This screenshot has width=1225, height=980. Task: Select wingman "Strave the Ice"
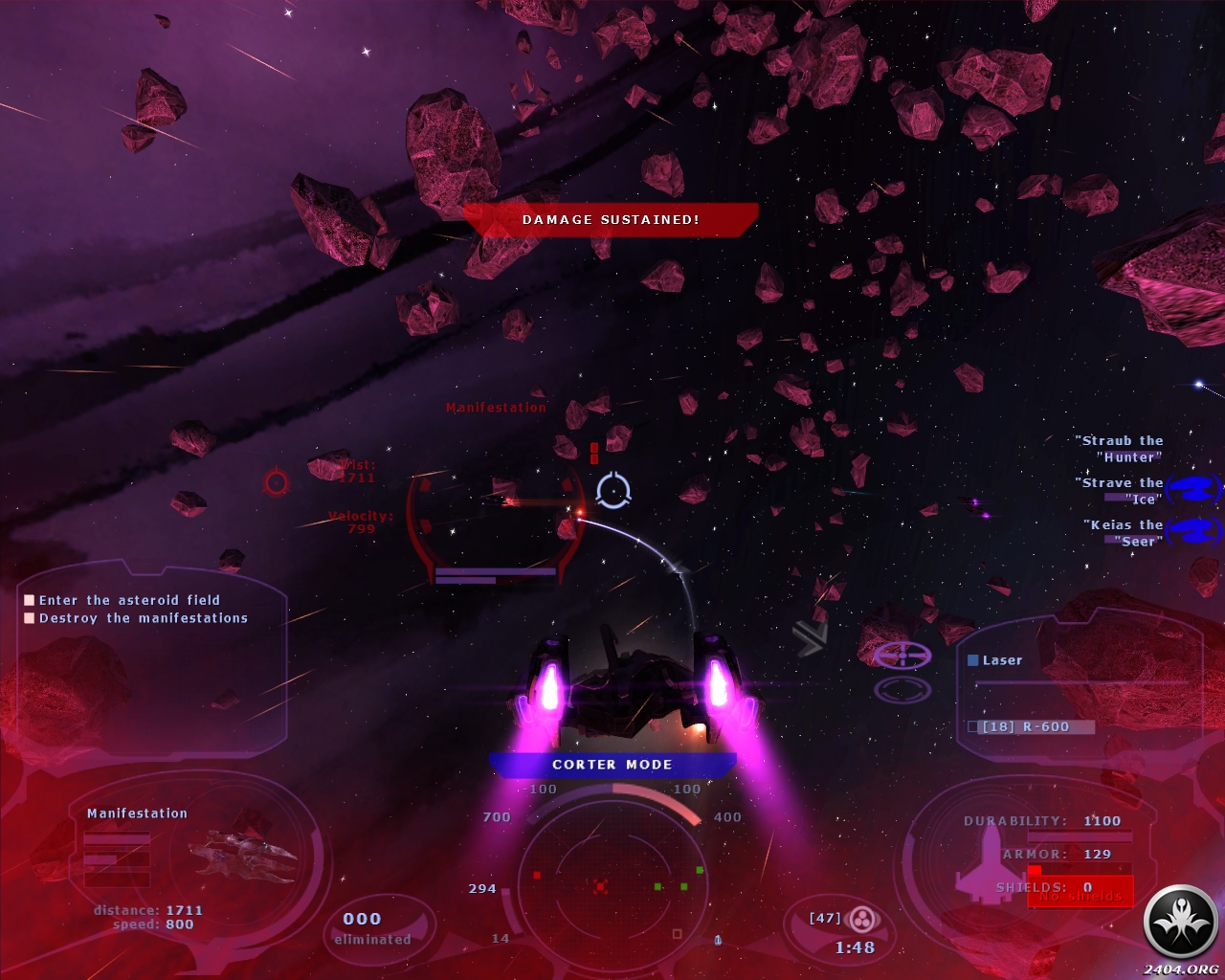(x=1122, y=490)
